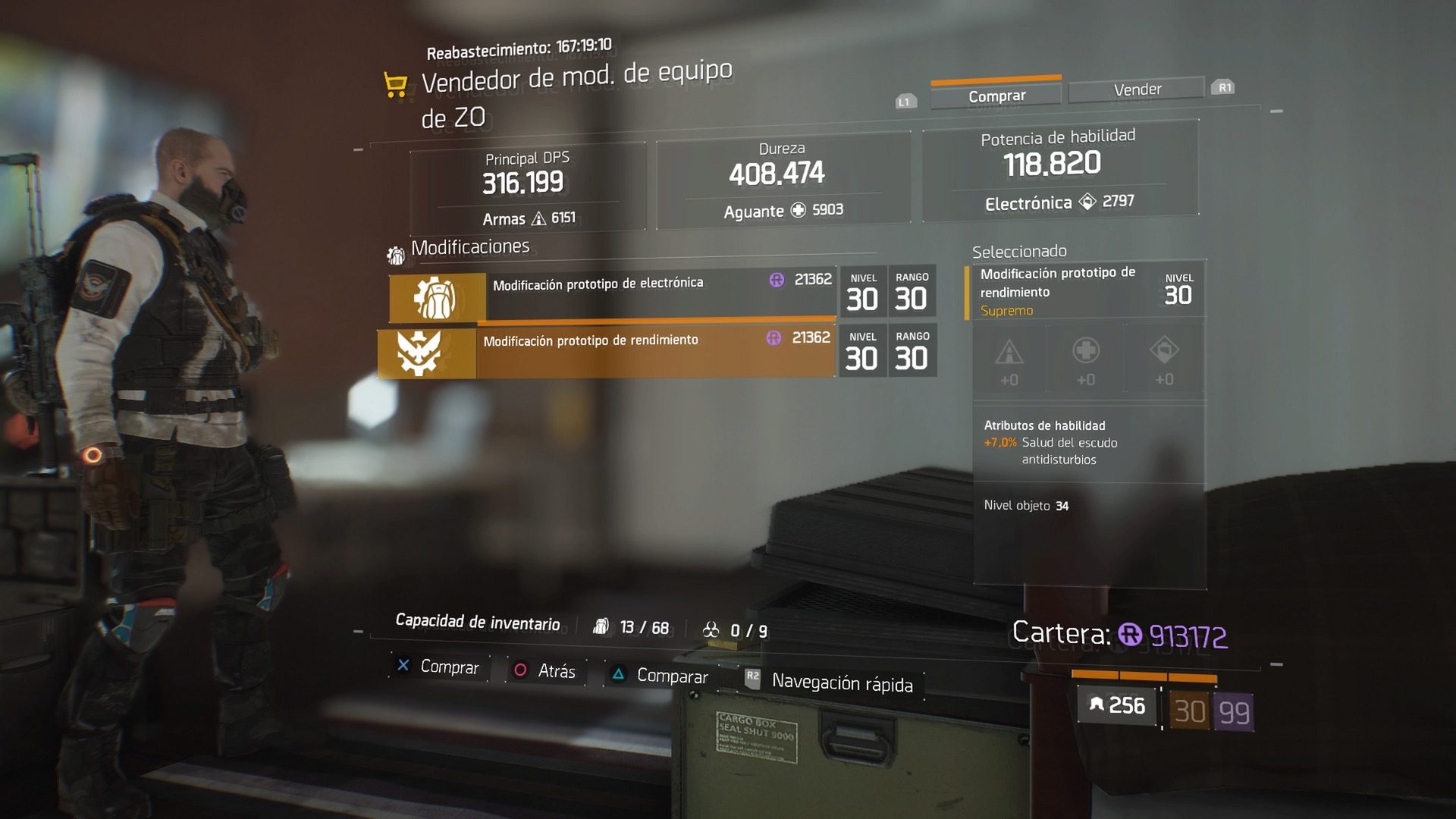This screenshot has width=1456, height=819.
Task: Open the Vender tab
Action: click(1136, 89)
